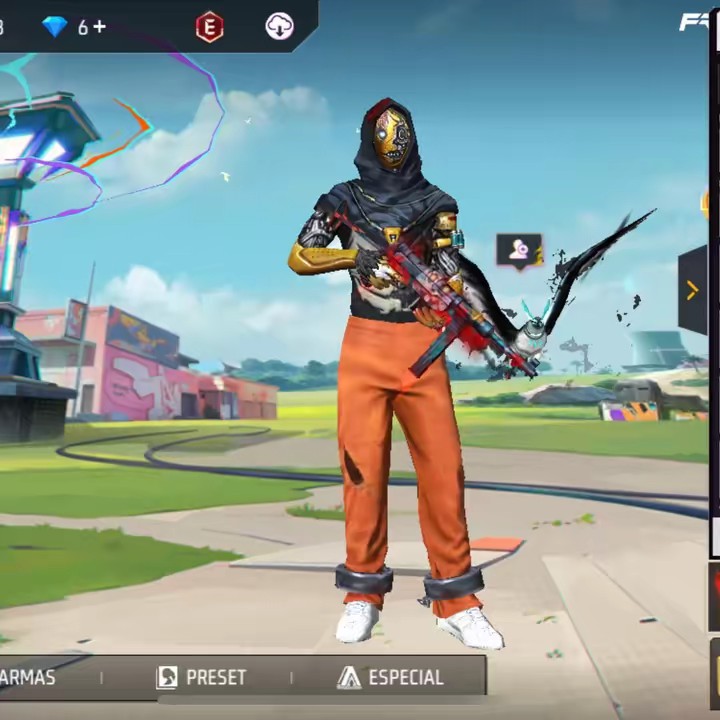Click the character icon floating beside the pet
This screenshot has width=720, height=720.
[519, 250]
